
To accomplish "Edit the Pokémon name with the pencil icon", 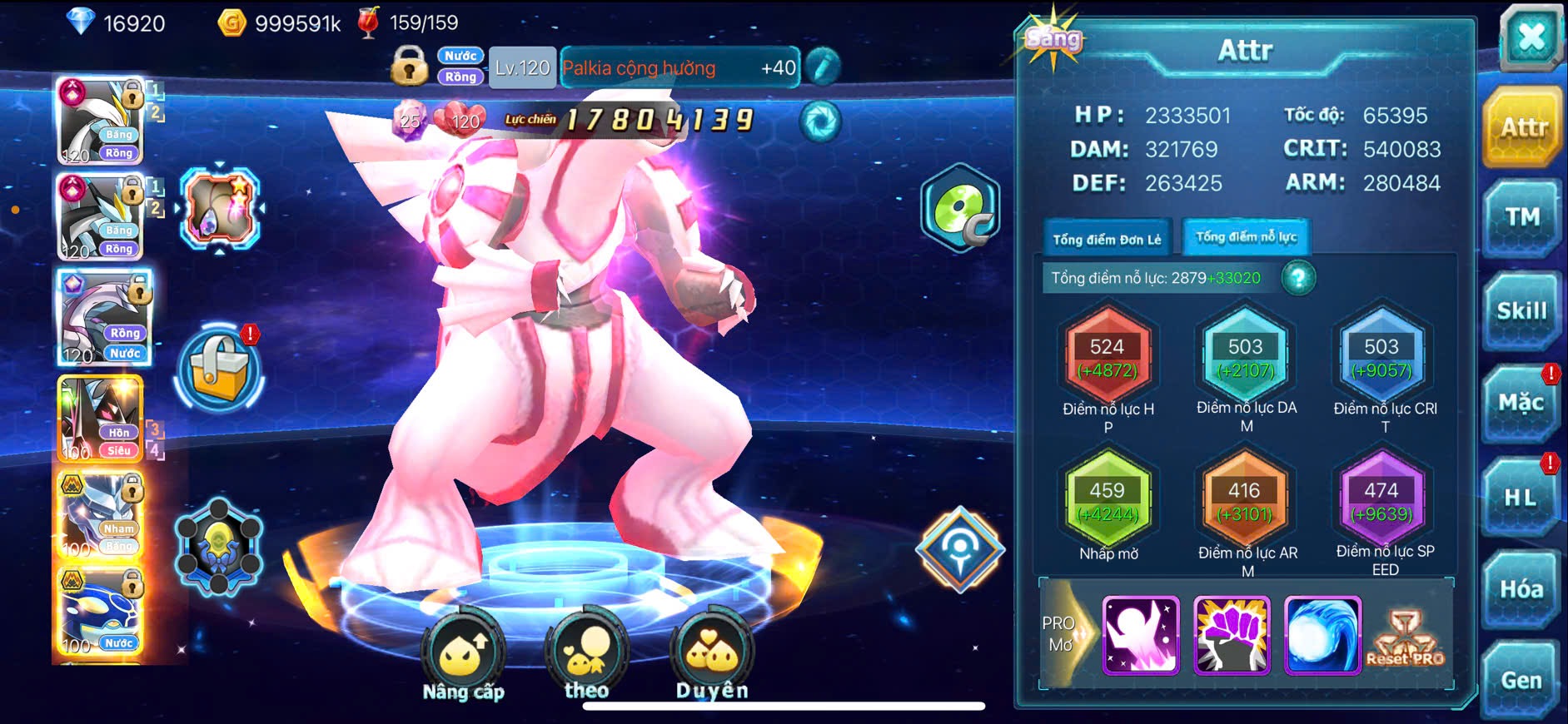I will pyautogui.click(x=822, y=67).
